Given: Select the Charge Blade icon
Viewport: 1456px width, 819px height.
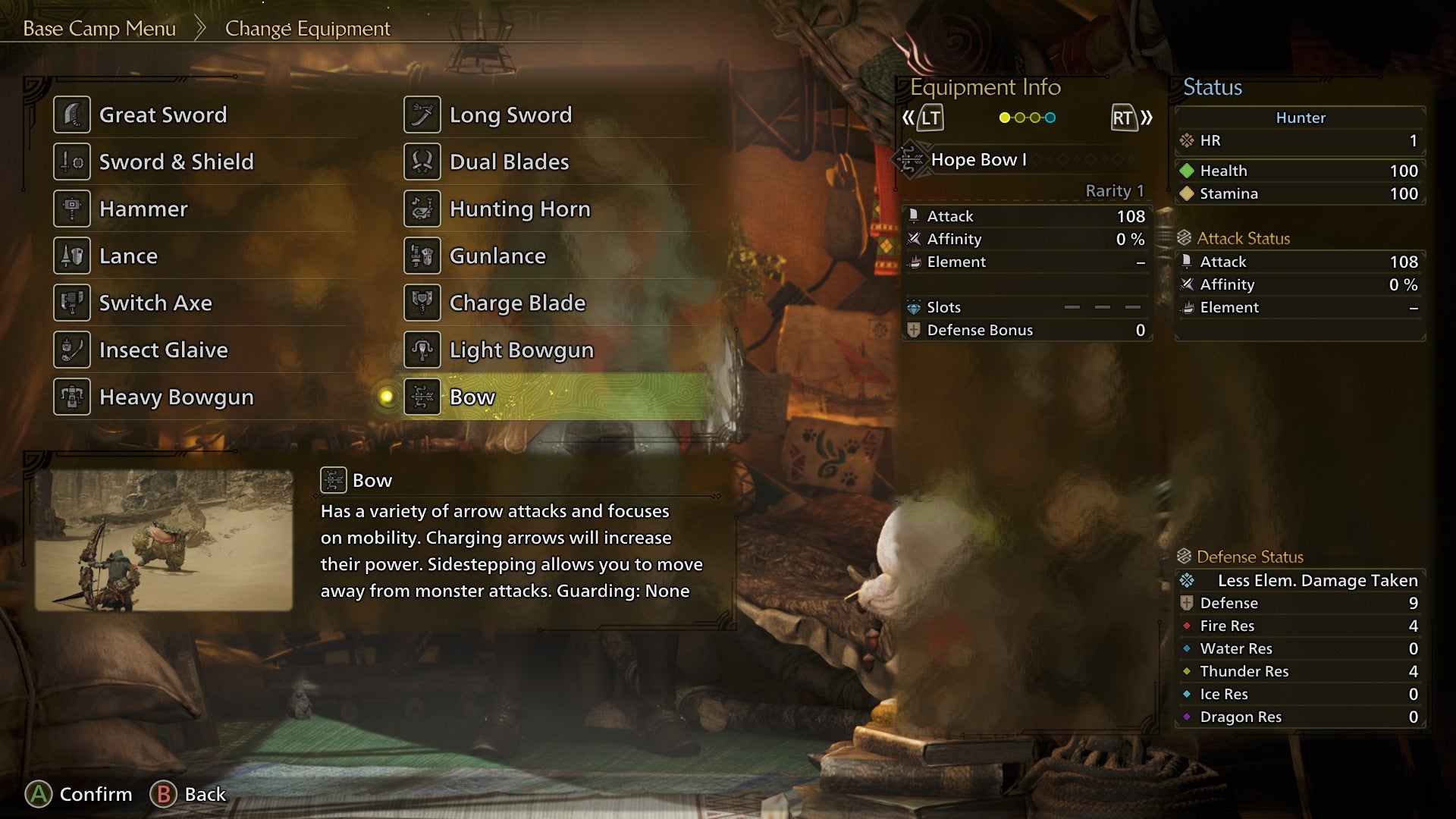Looking at the screenshot, I should (422, 303).
